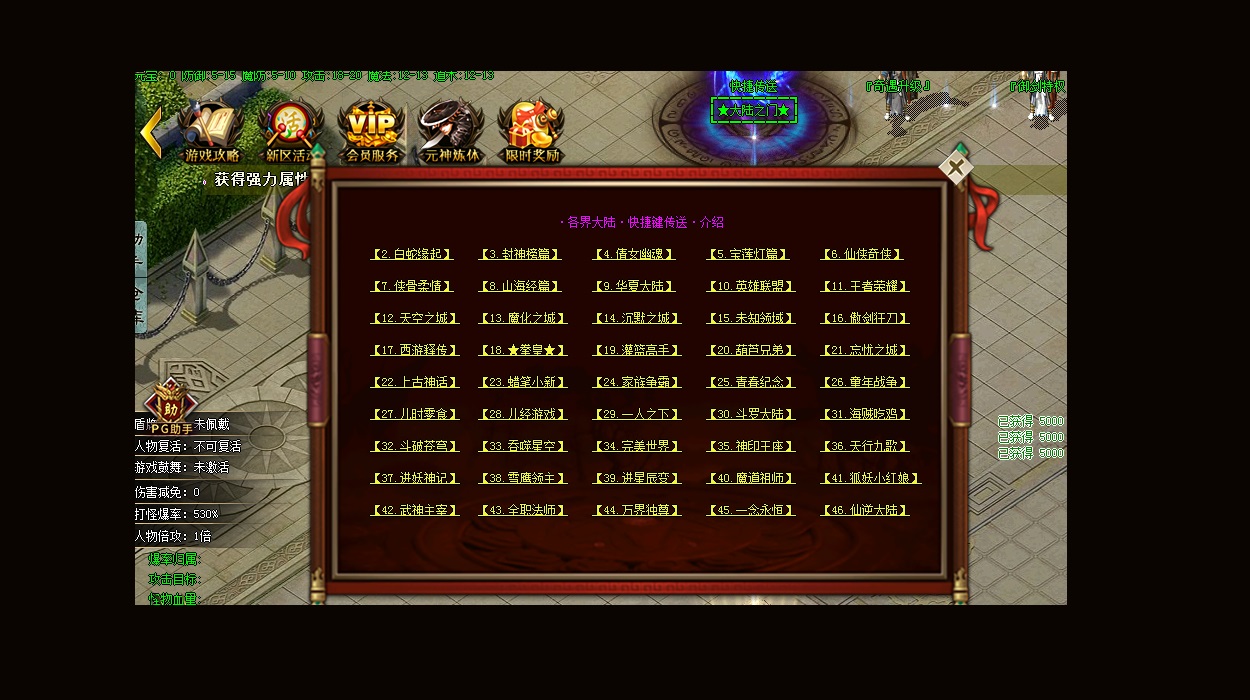Teleport to 【2.白蛇缘起】
The height and width of the screenshot is (700, 1250).
[411, 254]
